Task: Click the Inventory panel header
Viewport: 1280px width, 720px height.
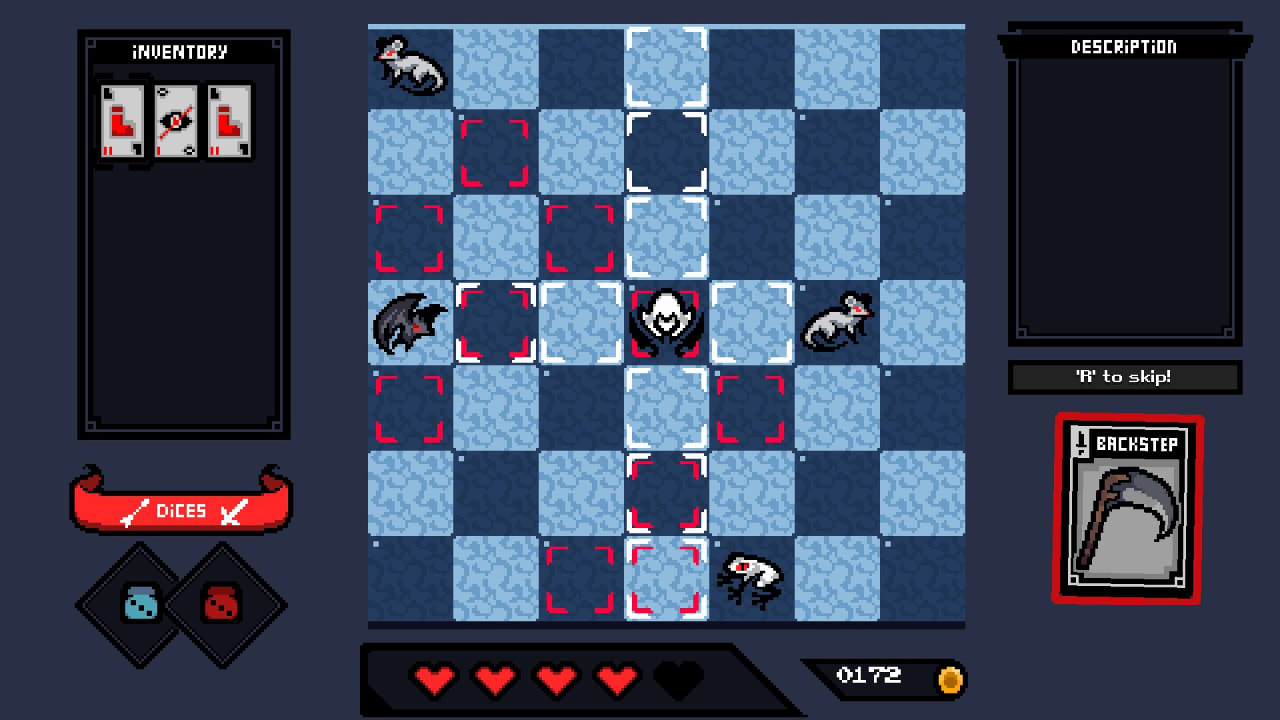Action: pos(181,51)
